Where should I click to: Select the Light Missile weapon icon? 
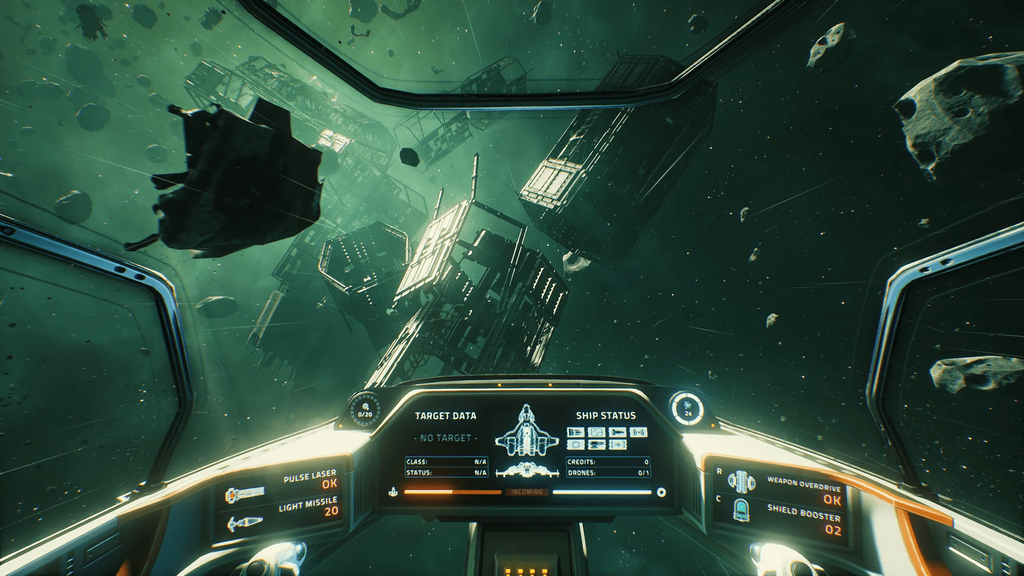coord(245,523)
